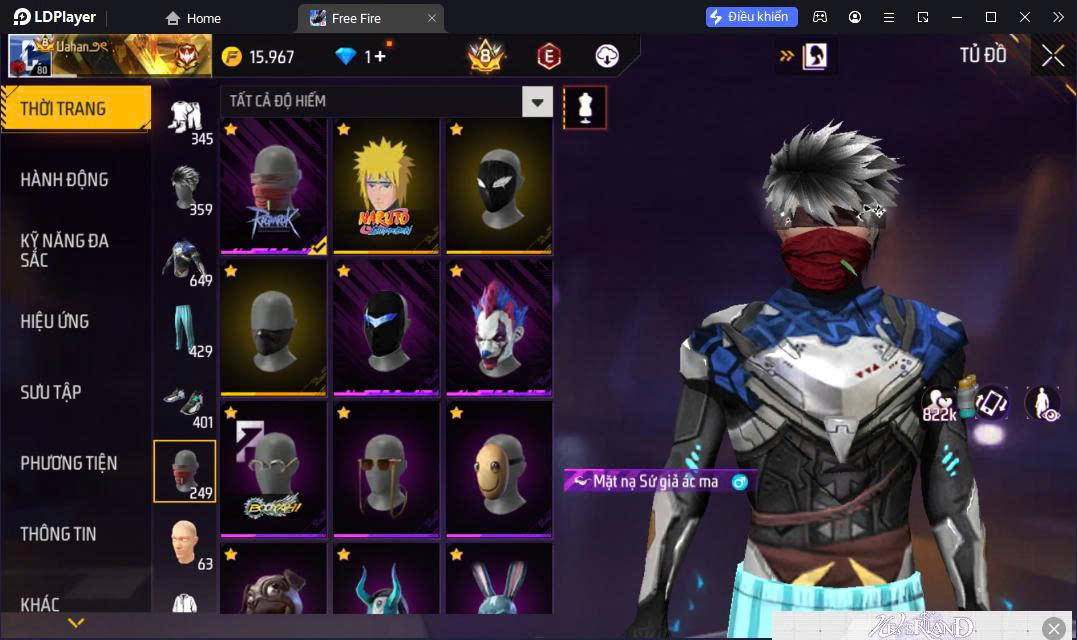Open the HIỆU ỨNG category

click(x=55, y=321)
